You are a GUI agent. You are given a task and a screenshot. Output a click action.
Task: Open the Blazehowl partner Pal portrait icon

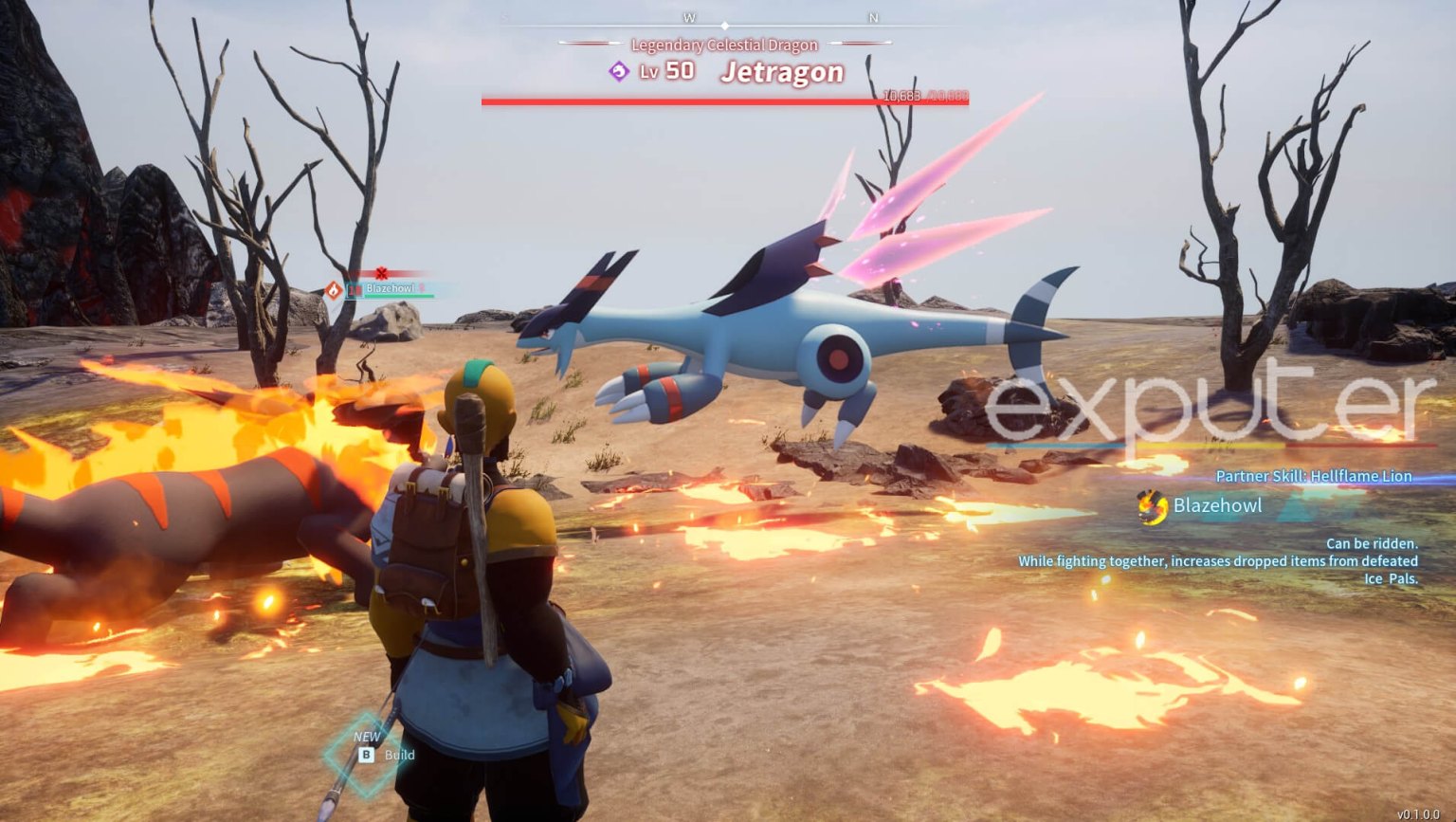pyautogui.click(x=1152, y=507)
